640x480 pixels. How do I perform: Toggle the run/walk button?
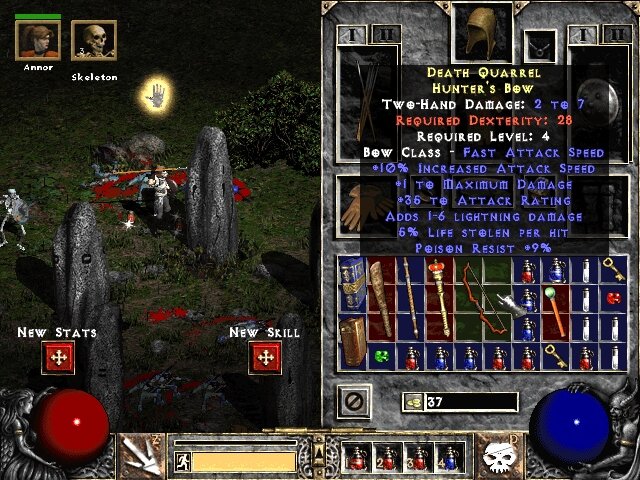(183, 462)
